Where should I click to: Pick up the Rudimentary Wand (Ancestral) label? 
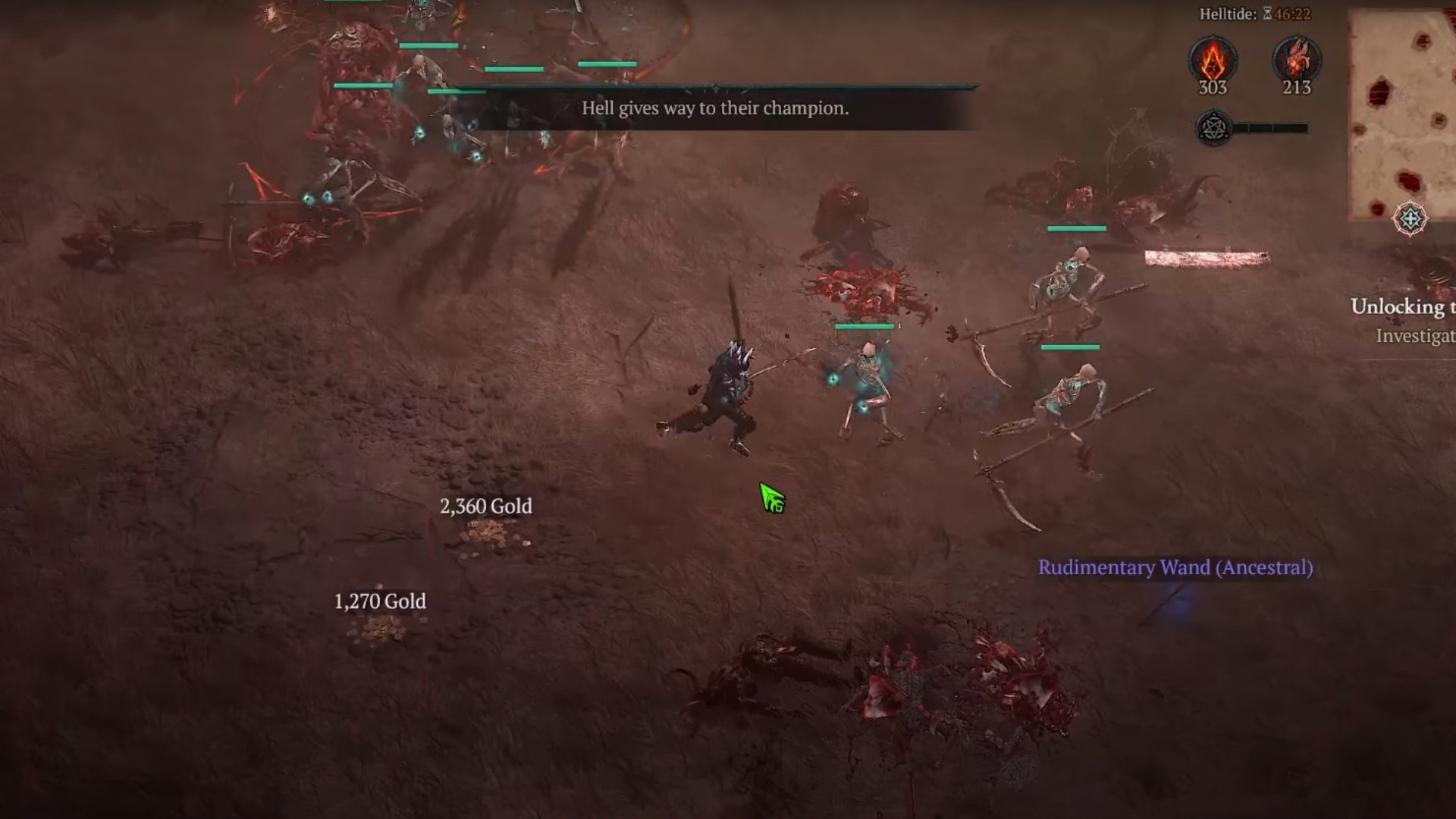coord(1175,567)
